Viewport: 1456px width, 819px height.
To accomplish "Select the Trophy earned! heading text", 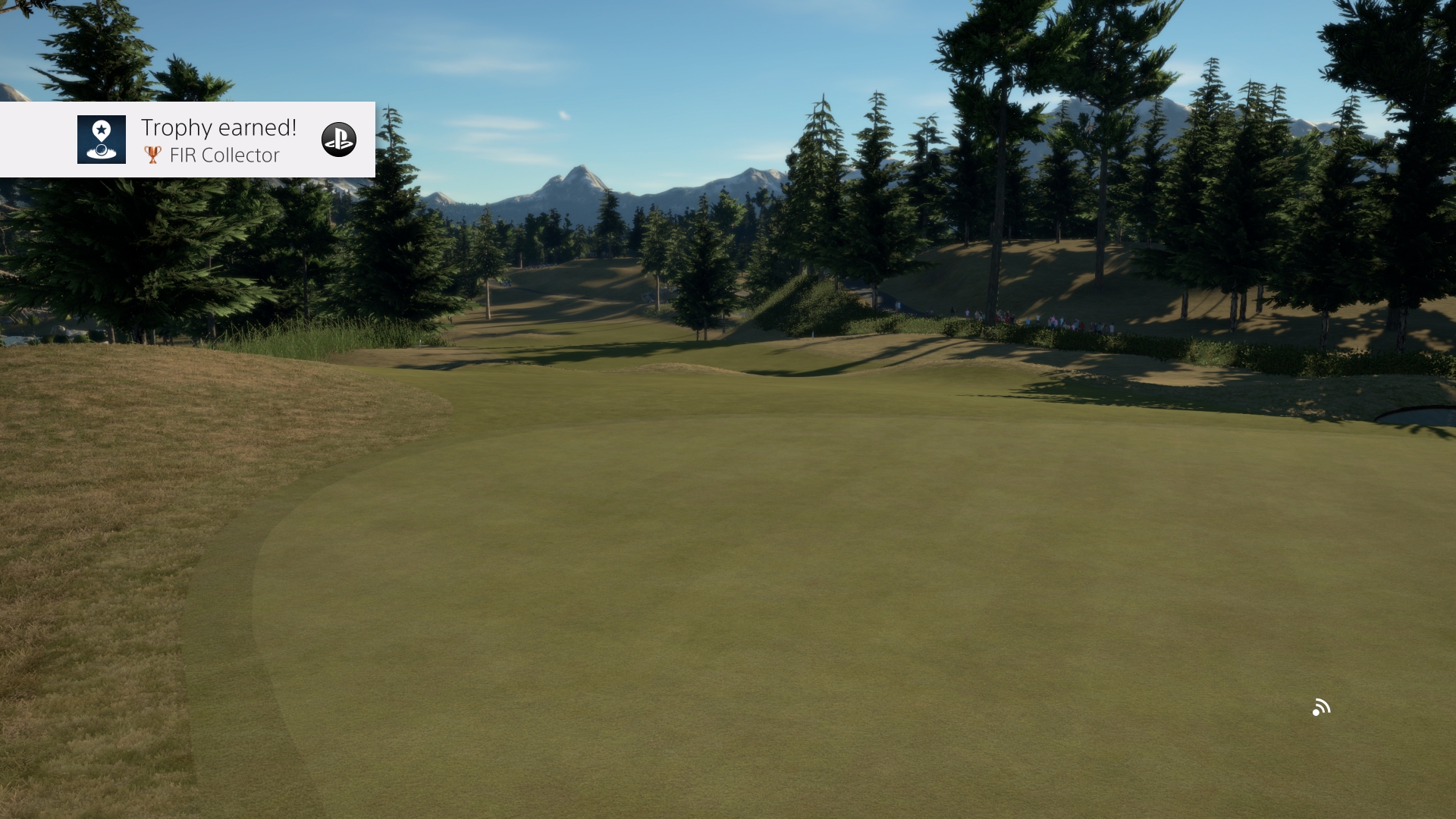I will (x=218, y=127).
